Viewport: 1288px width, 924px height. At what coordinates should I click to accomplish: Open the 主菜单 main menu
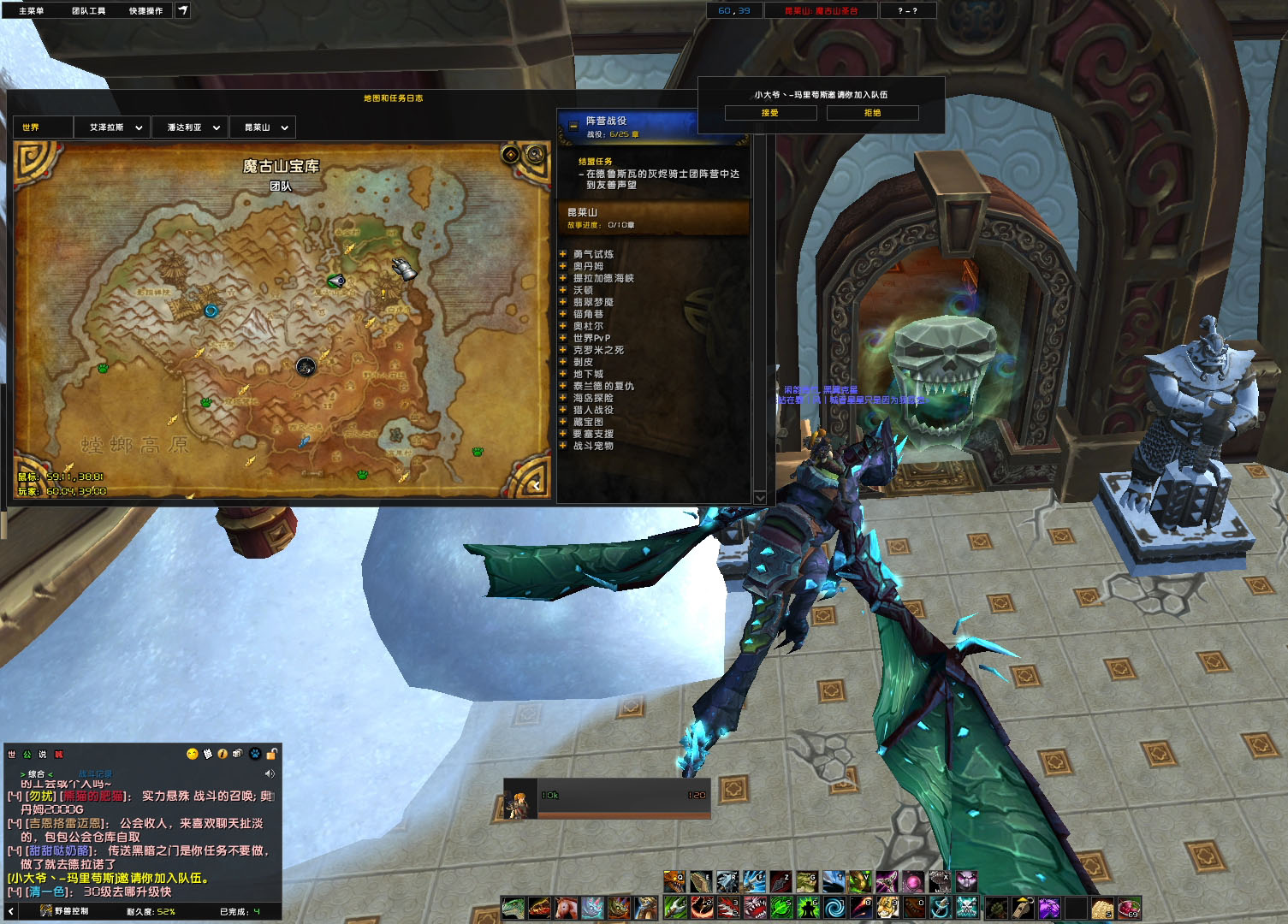32,11
